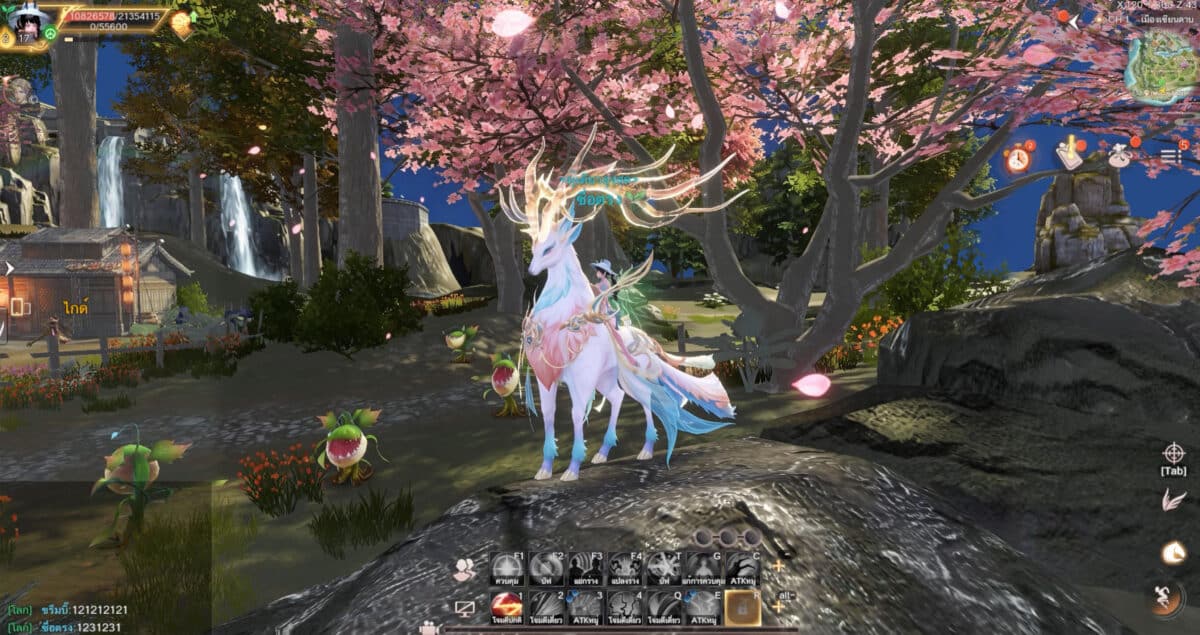The image size is (1200, 635).
Task: Click the ranking podium icon
Action: click(1118, 155)
